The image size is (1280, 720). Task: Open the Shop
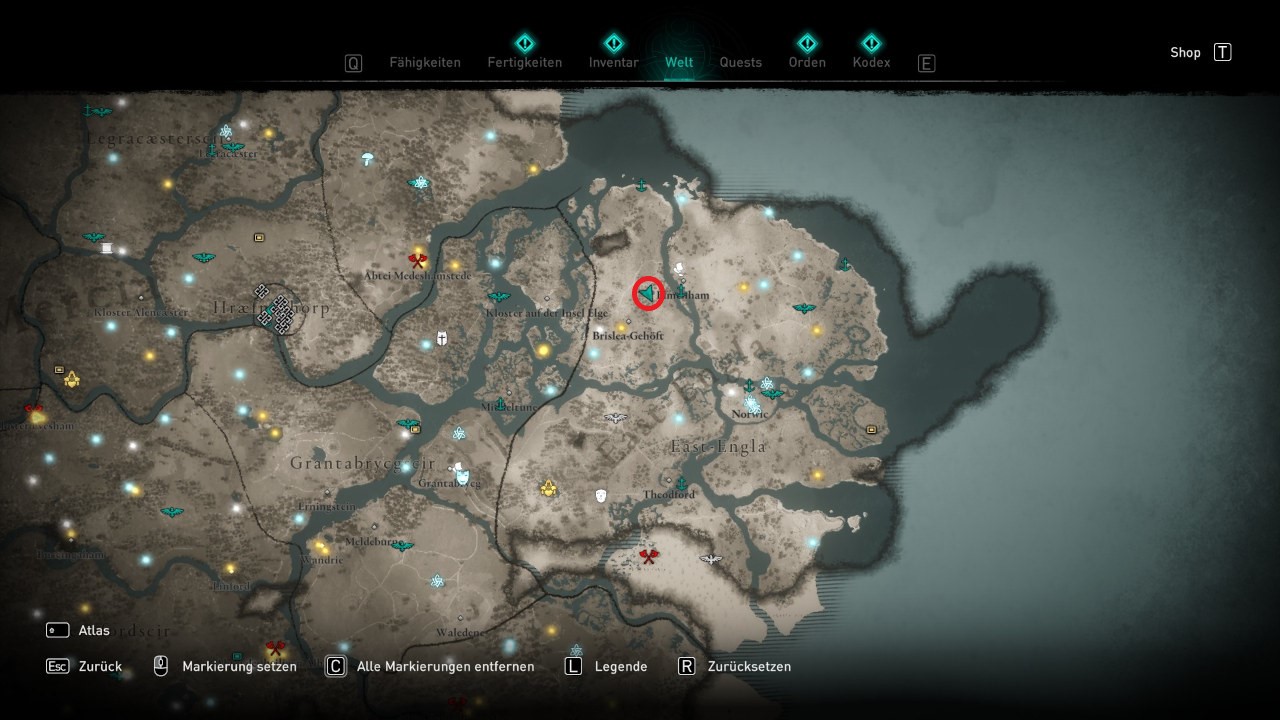coord(1186,53)
